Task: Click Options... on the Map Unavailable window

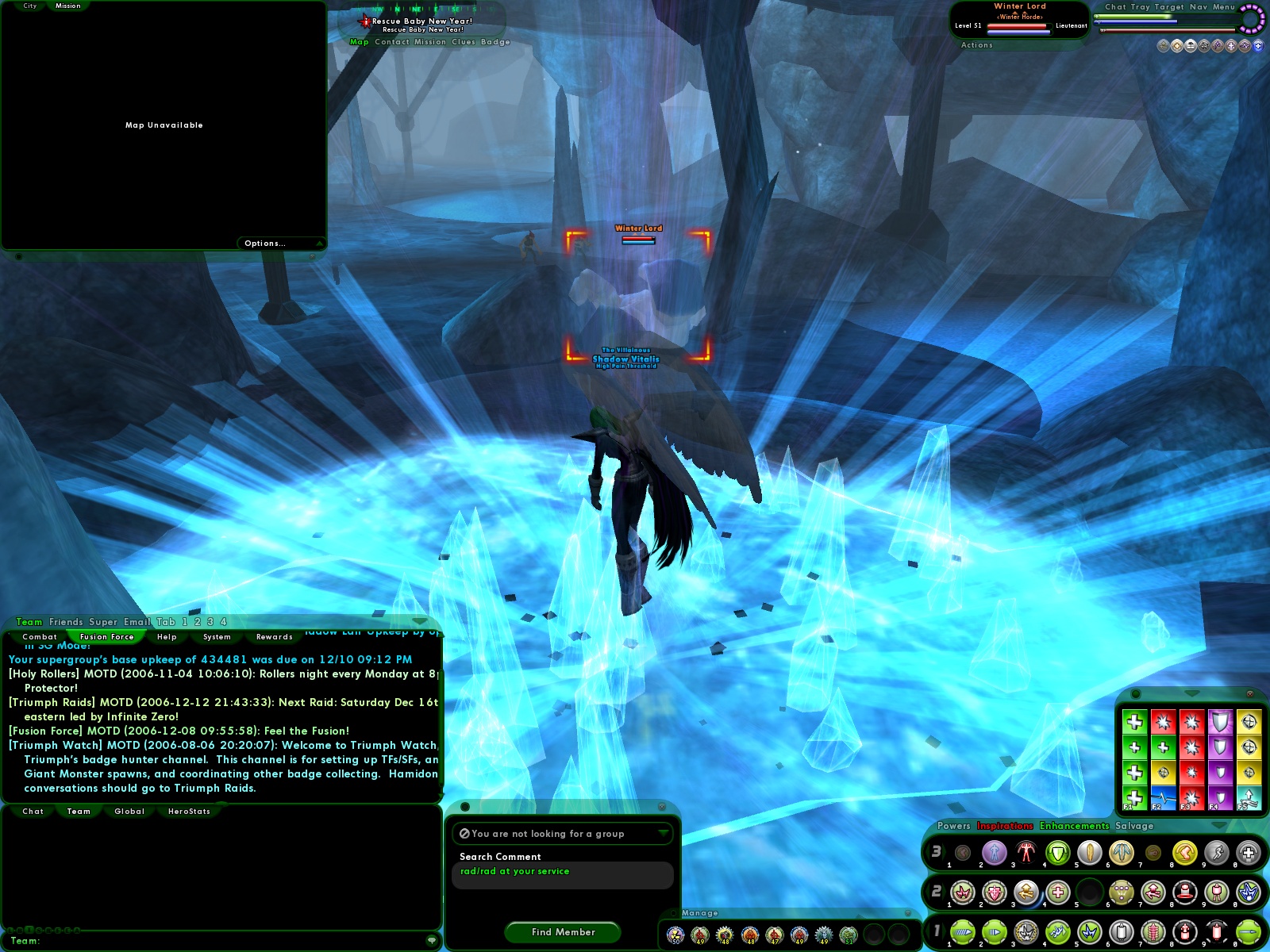Action: click(264, 243)
